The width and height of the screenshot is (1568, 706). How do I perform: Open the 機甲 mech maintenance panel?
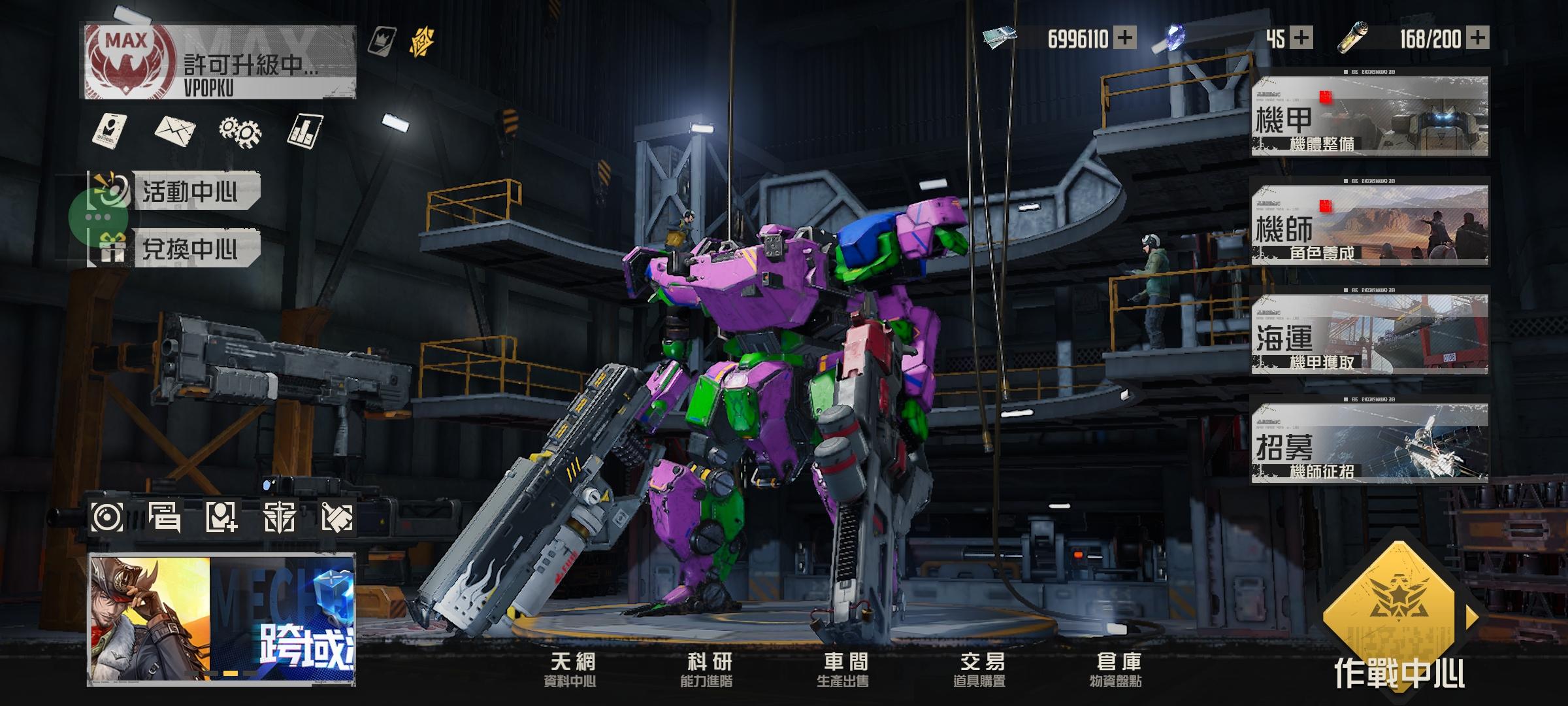[x=1369, y=116]
